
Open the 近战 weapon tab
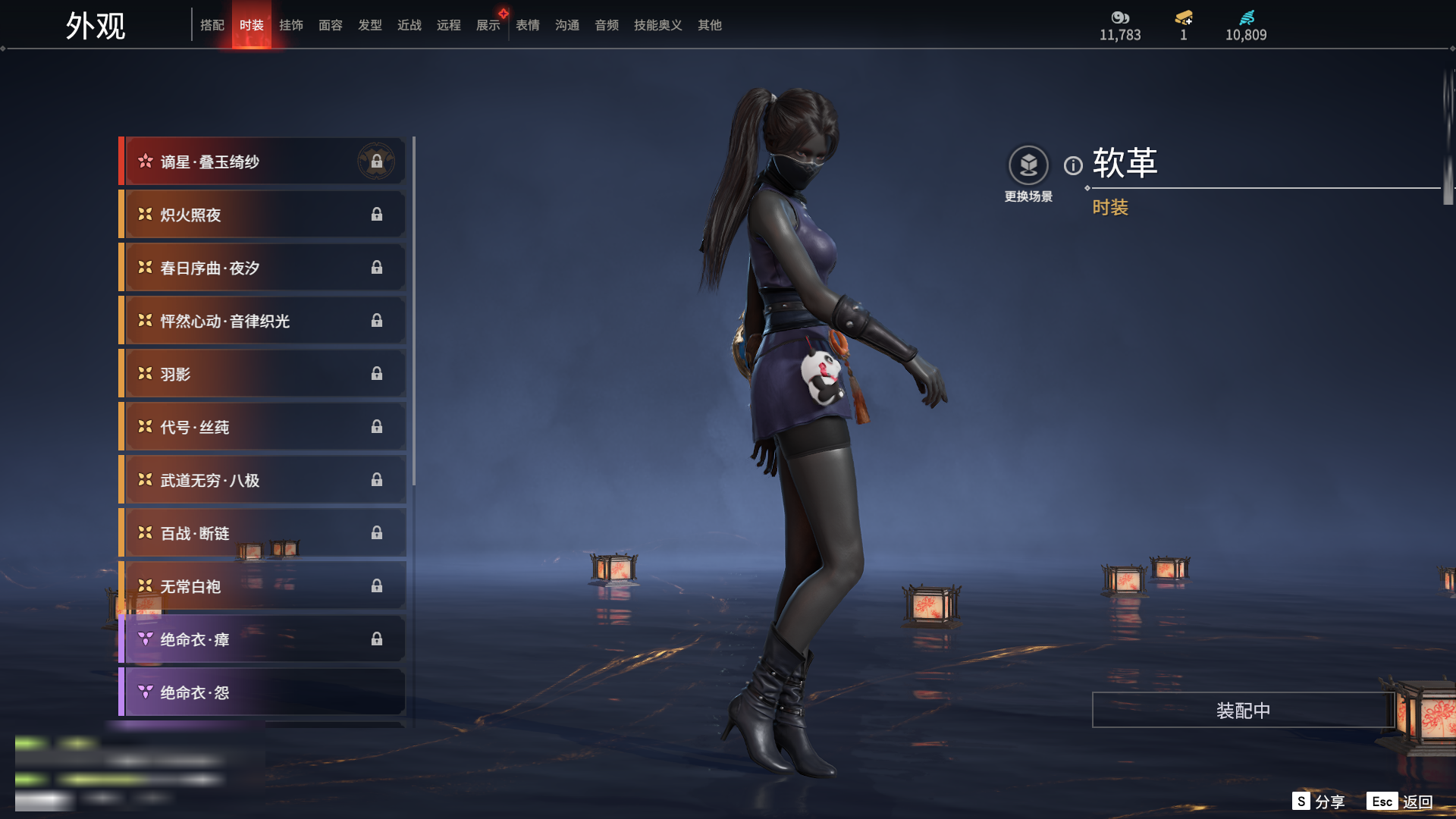[409, 25]
